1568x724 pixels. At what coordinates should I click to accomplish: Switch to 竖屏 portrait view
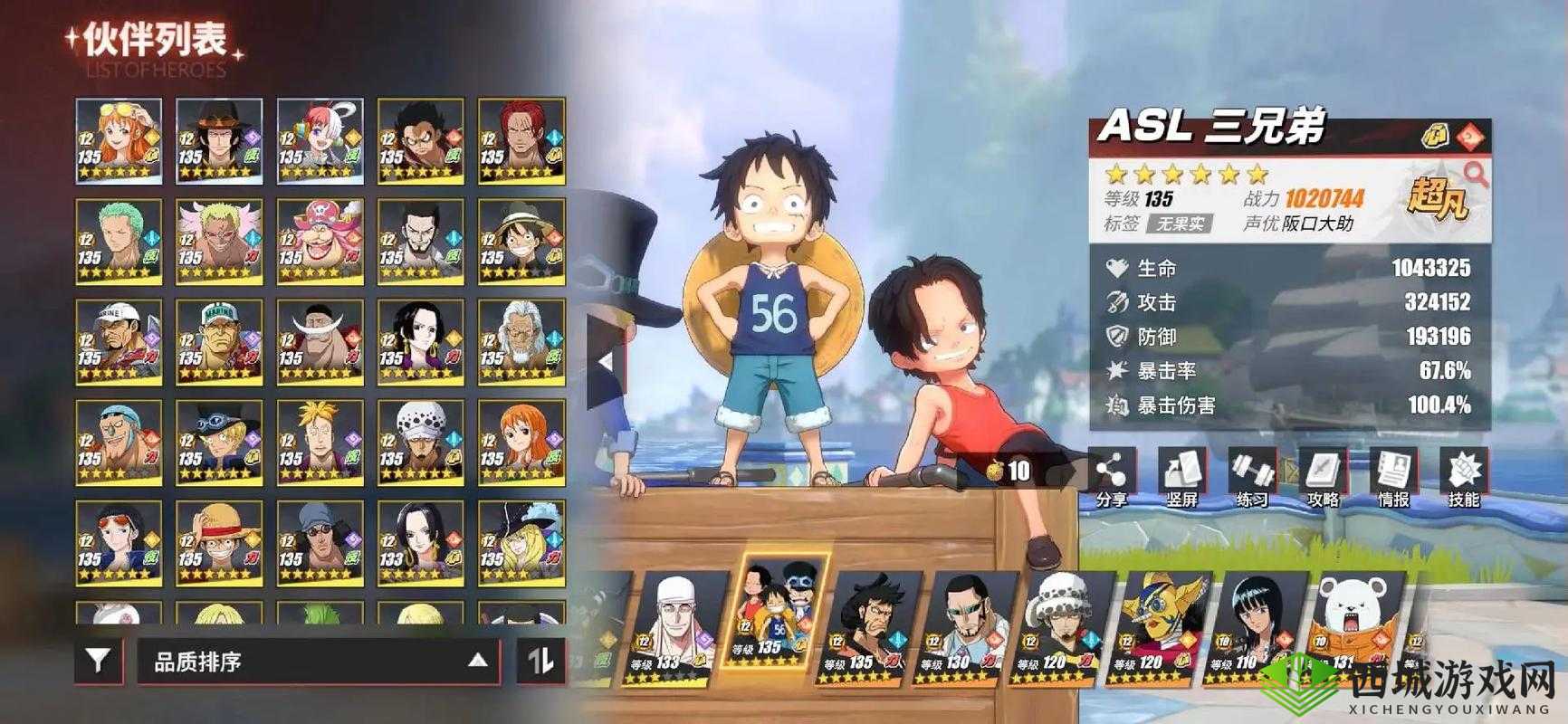point(1181,476)
